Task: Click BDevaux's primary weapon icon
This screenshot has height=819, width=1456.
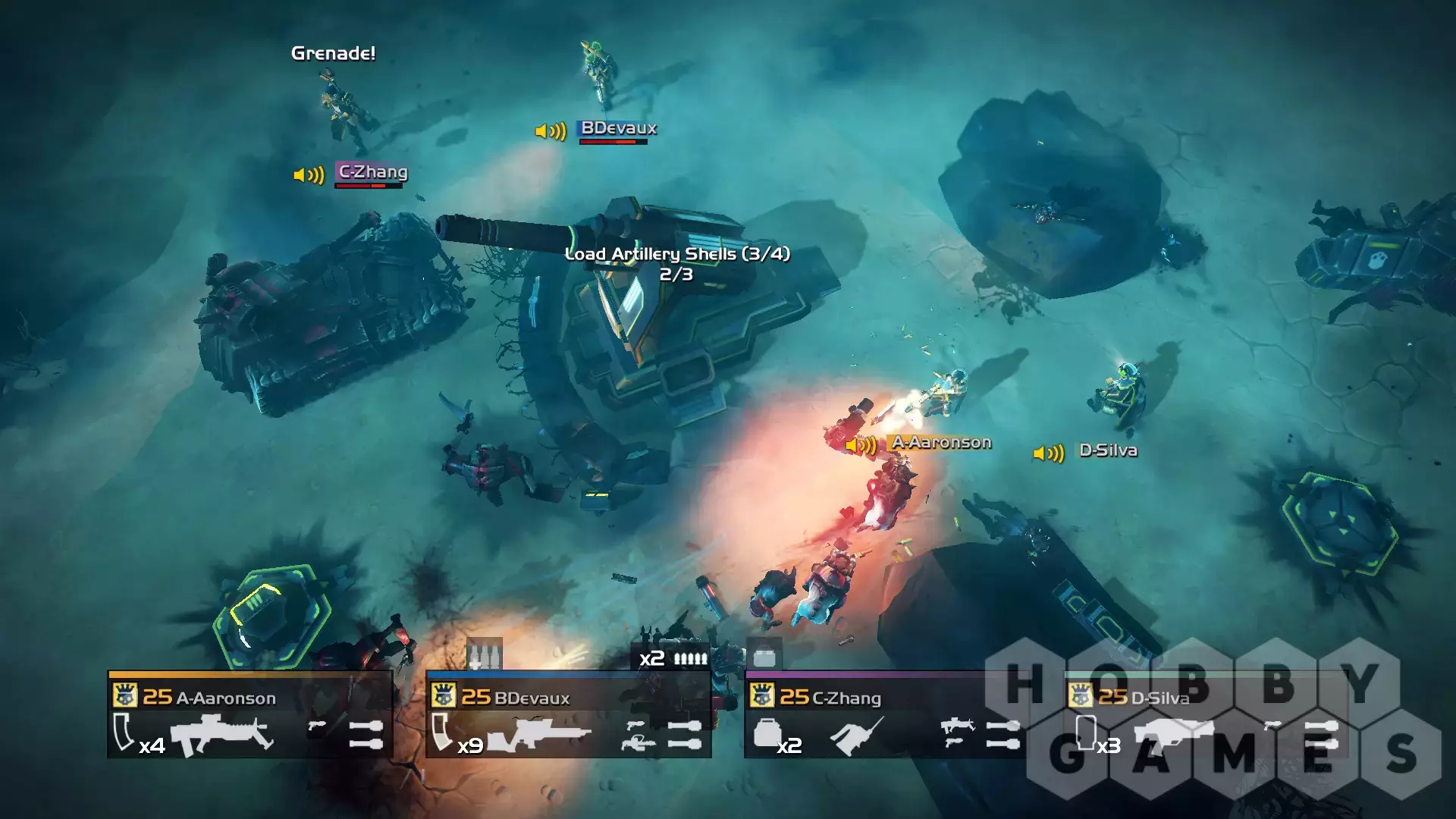Action: click(540, 736)
